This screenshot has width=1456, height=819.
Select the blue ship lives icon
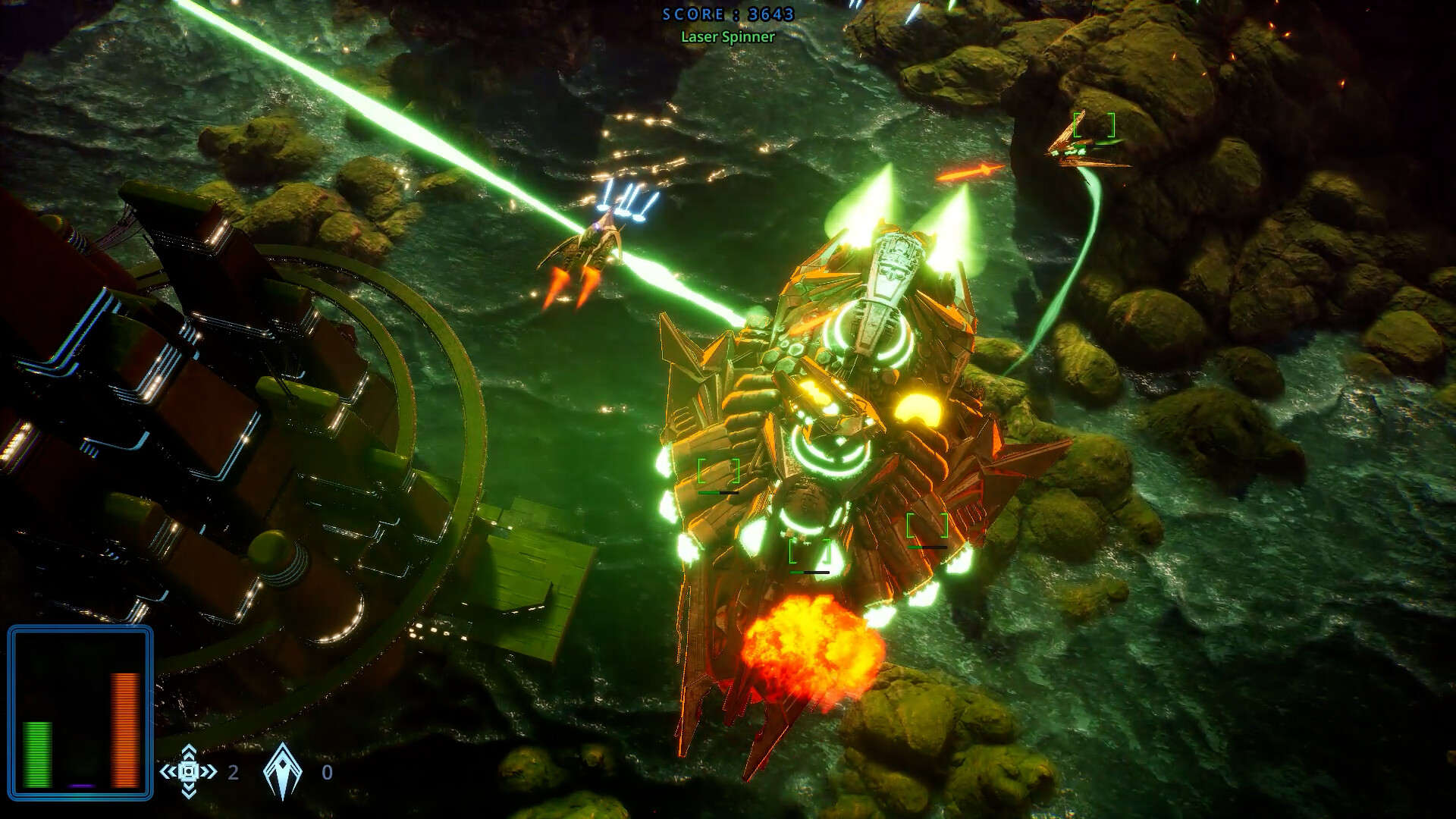(282, 771)
